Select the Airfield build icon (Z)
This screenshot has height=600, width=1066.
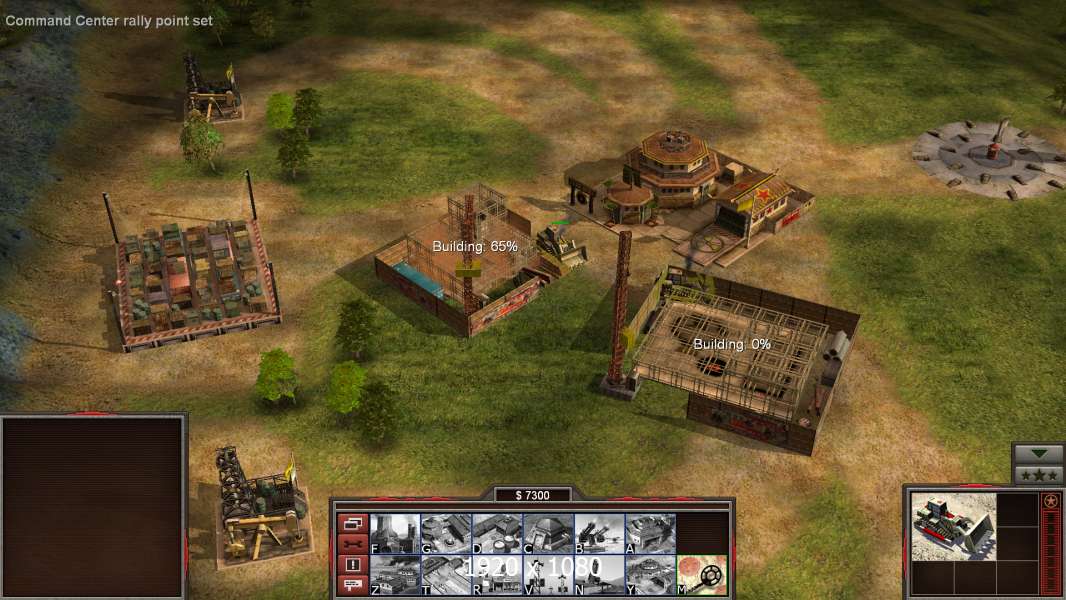click(395, 575)
